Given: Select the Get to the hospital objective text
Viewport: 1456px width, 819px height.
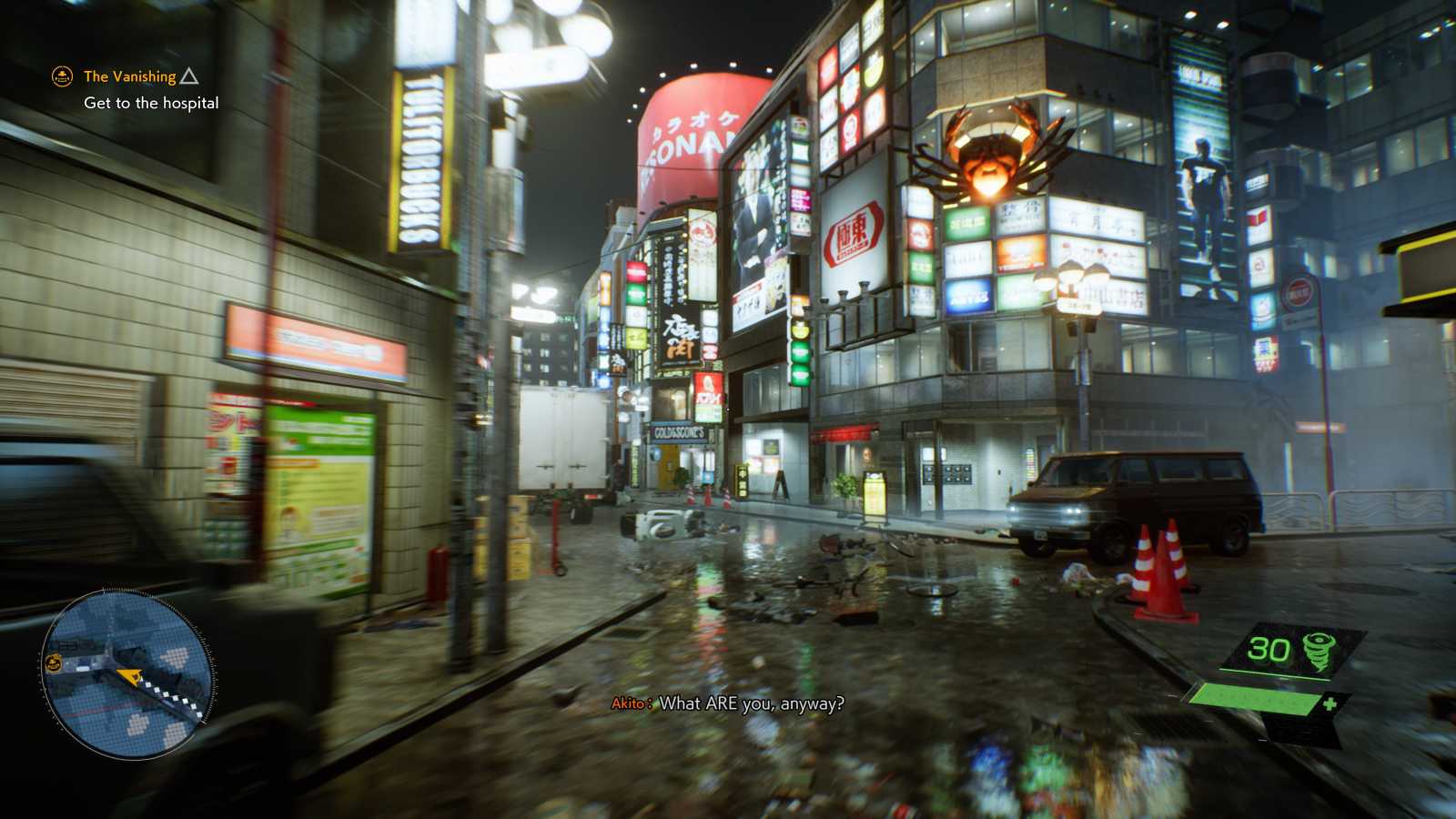Looking at the screenshot, I should click(x=150, y=104).
